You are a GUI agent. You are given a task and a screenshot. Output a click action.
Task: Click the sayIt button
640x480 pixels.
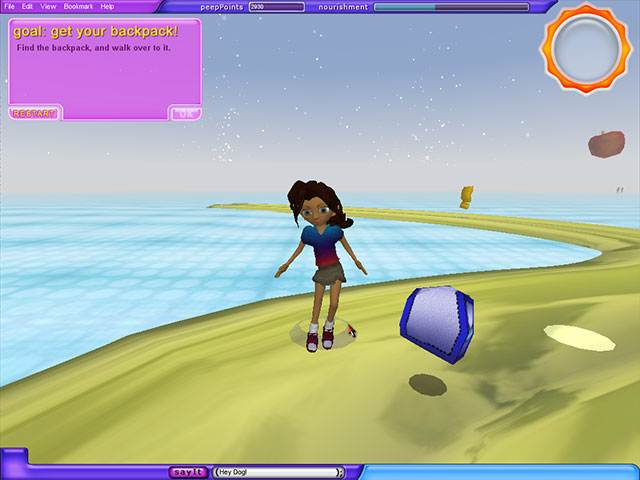(x=188, y=472)
